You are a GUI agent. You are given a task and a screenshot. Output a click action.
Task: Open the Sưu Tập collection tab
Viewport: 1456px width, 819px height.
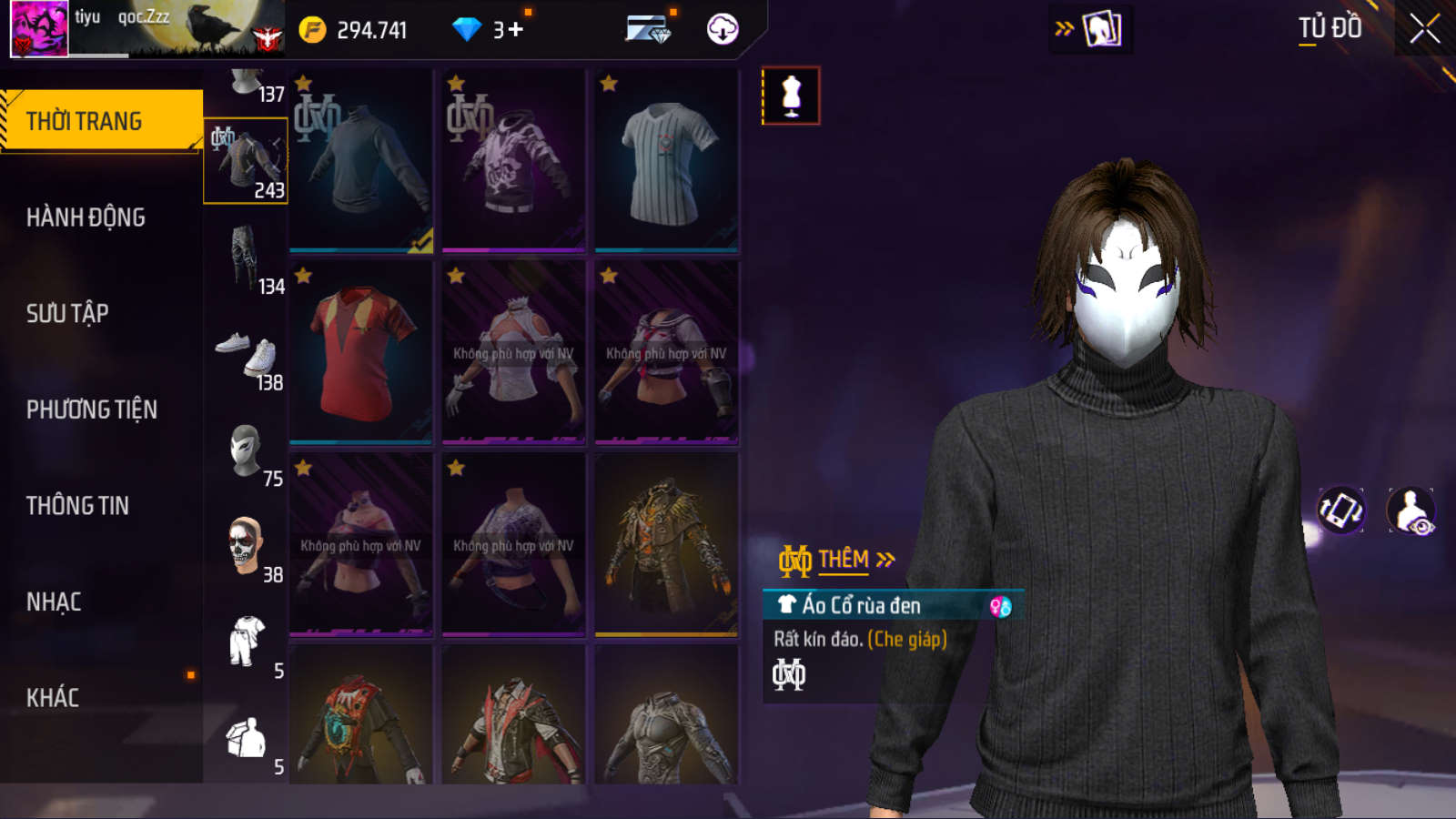[68, 314]
